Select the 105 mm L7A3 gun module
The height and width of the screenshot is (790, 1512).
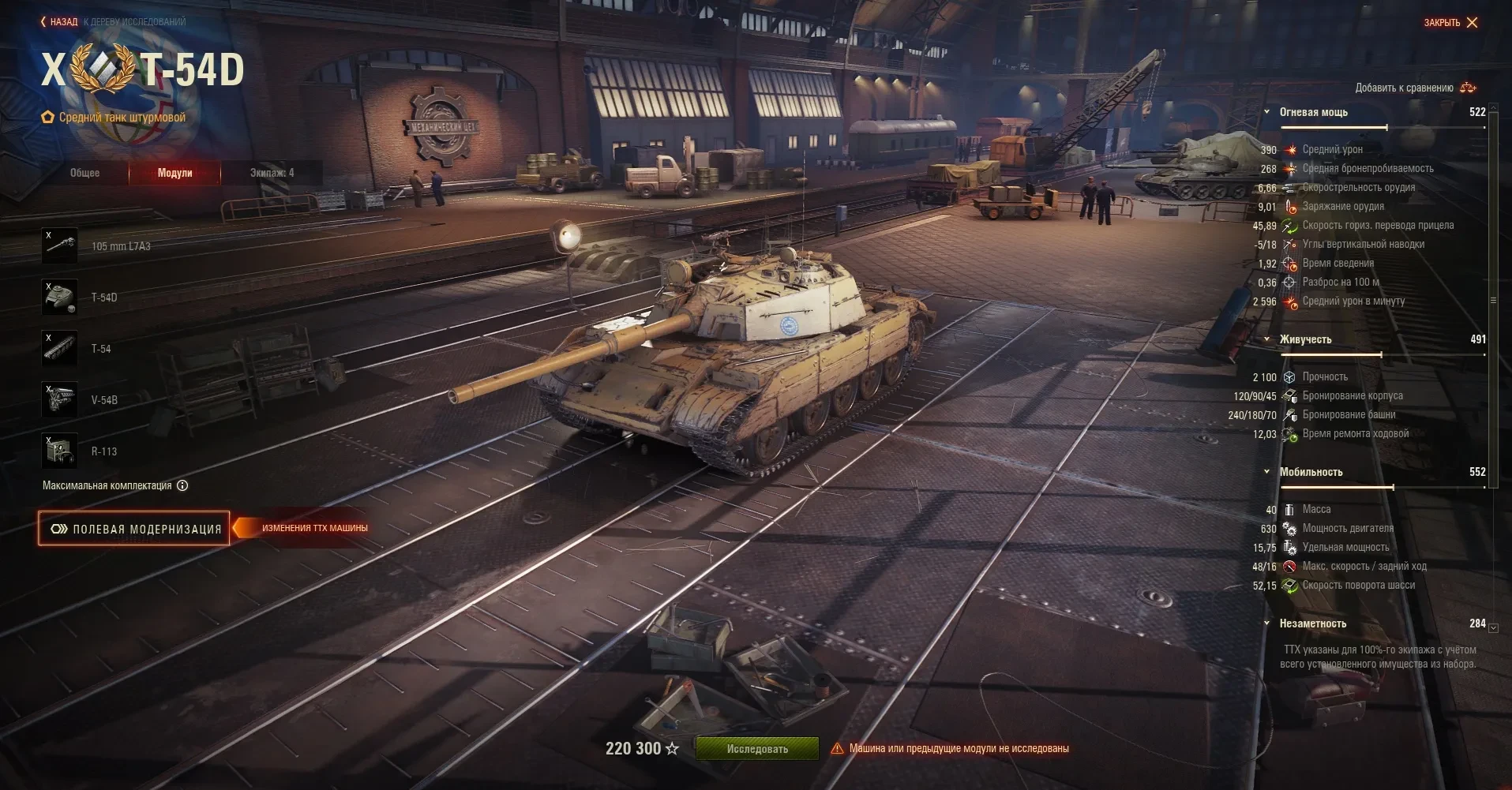click(60, 246)
